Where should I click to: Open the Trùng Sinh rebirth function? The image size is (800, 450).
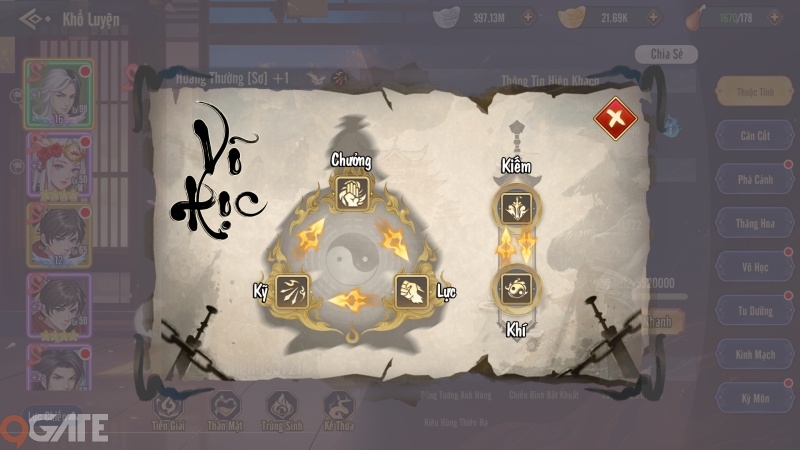[281, 410]
